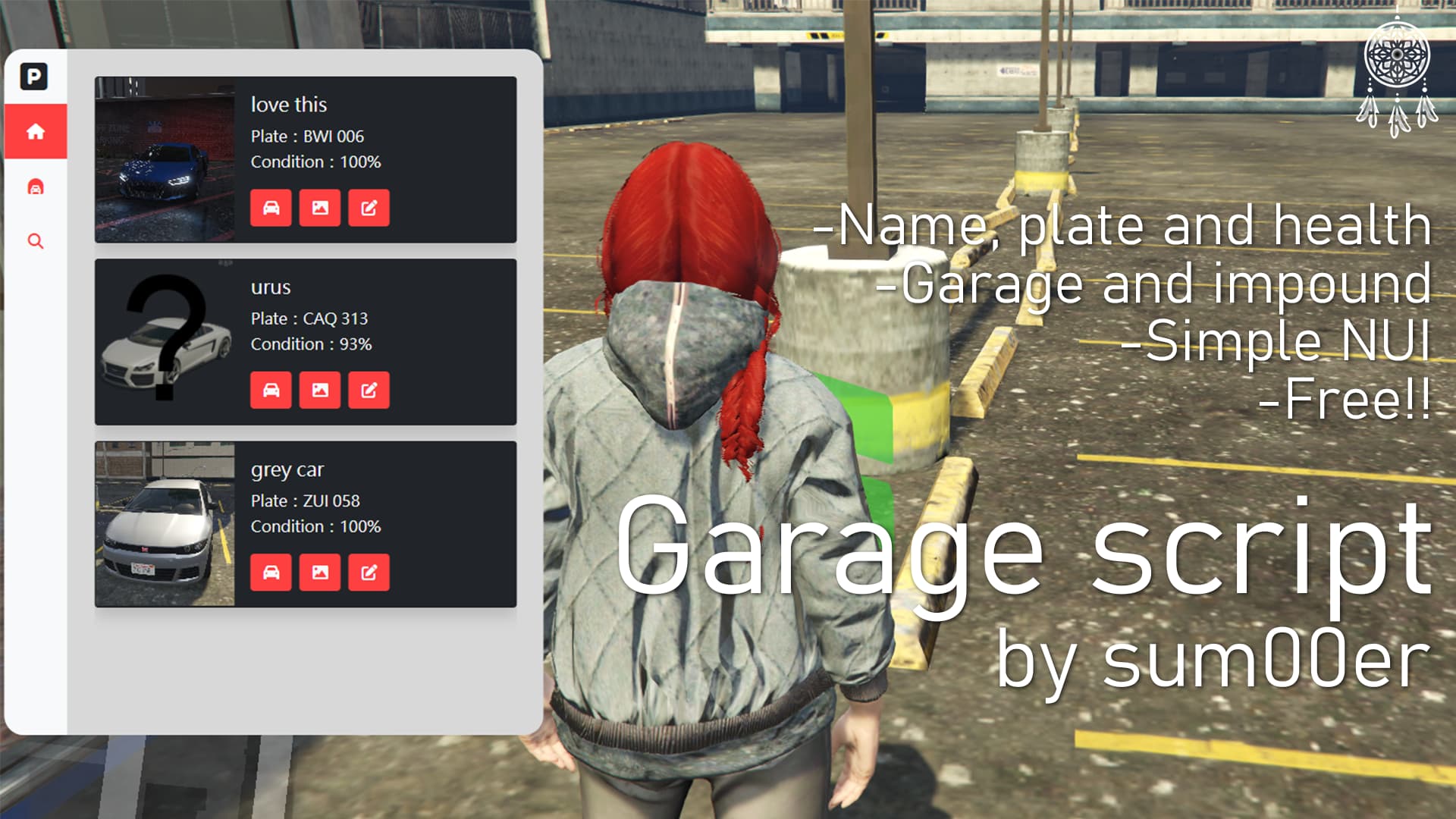Open the image viewer icon on urus card
The width and height of the screenshot is (1456, 819).
click(x=320, y=391)
